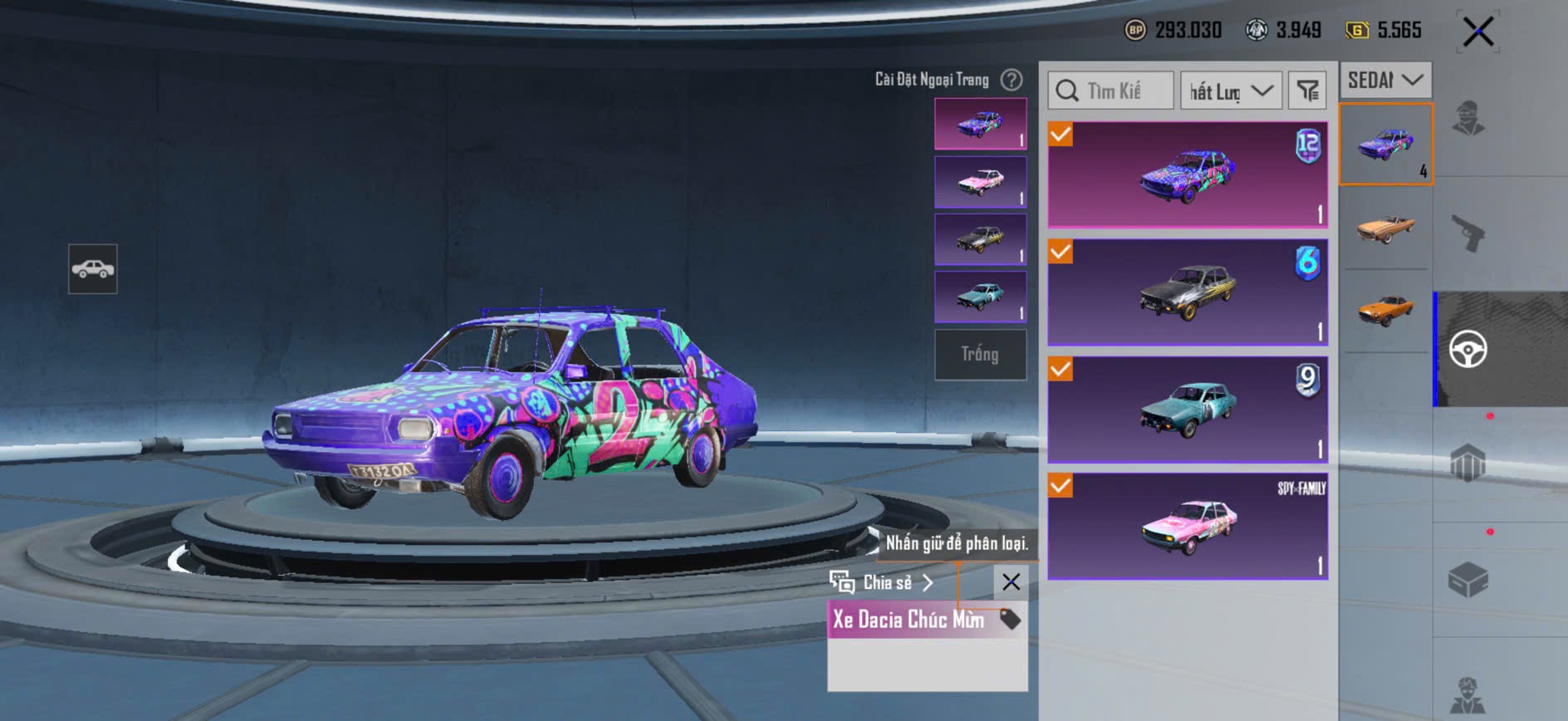This screenshot has height=721, width=1568.
Task: Expand the Sedan vehicle type dropdown
Action: pos(1384,81)
